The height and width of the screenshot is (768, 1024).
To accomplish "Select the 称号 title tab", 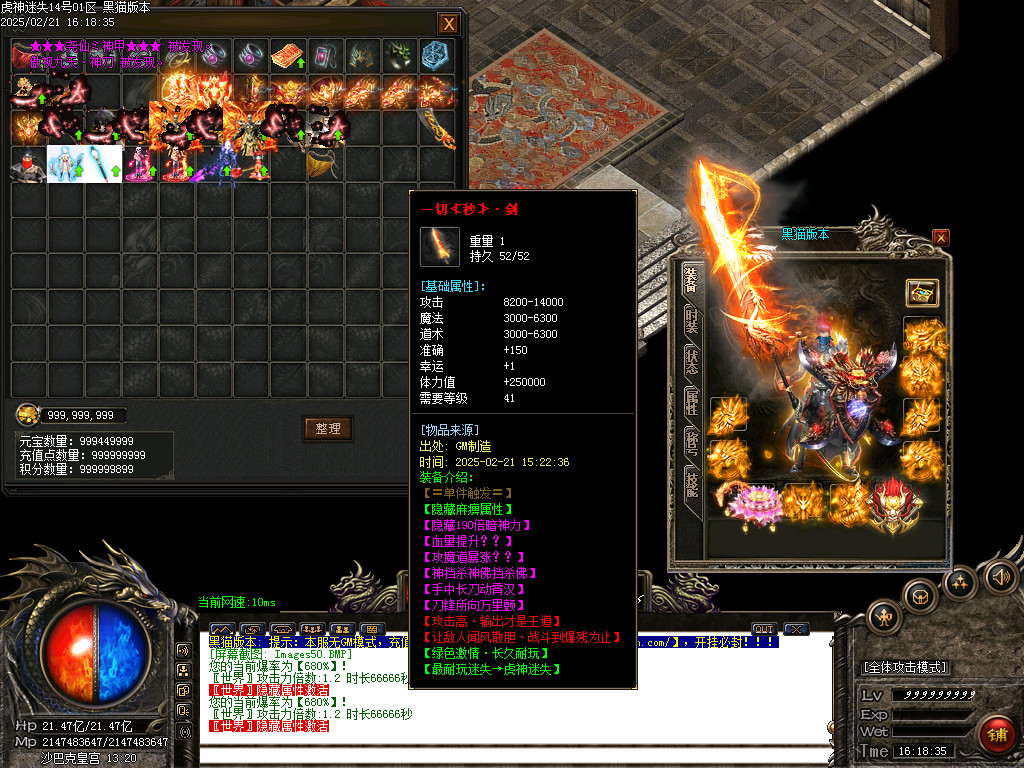I will pos(691,443).
